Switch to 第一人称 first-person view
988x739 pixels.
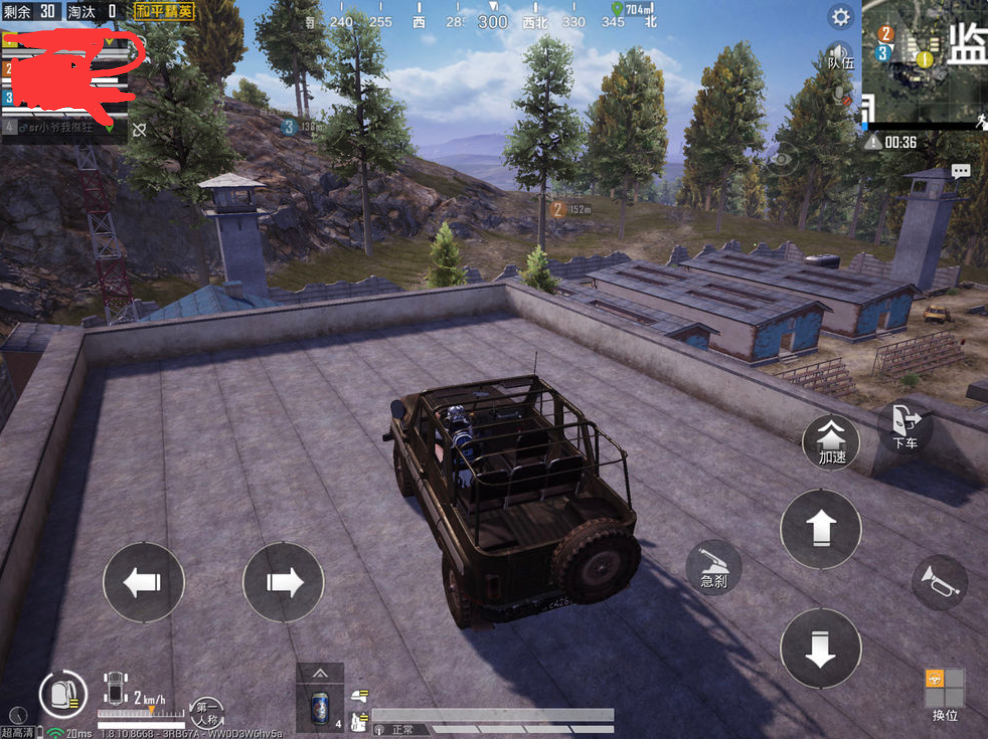coord(207,711)
